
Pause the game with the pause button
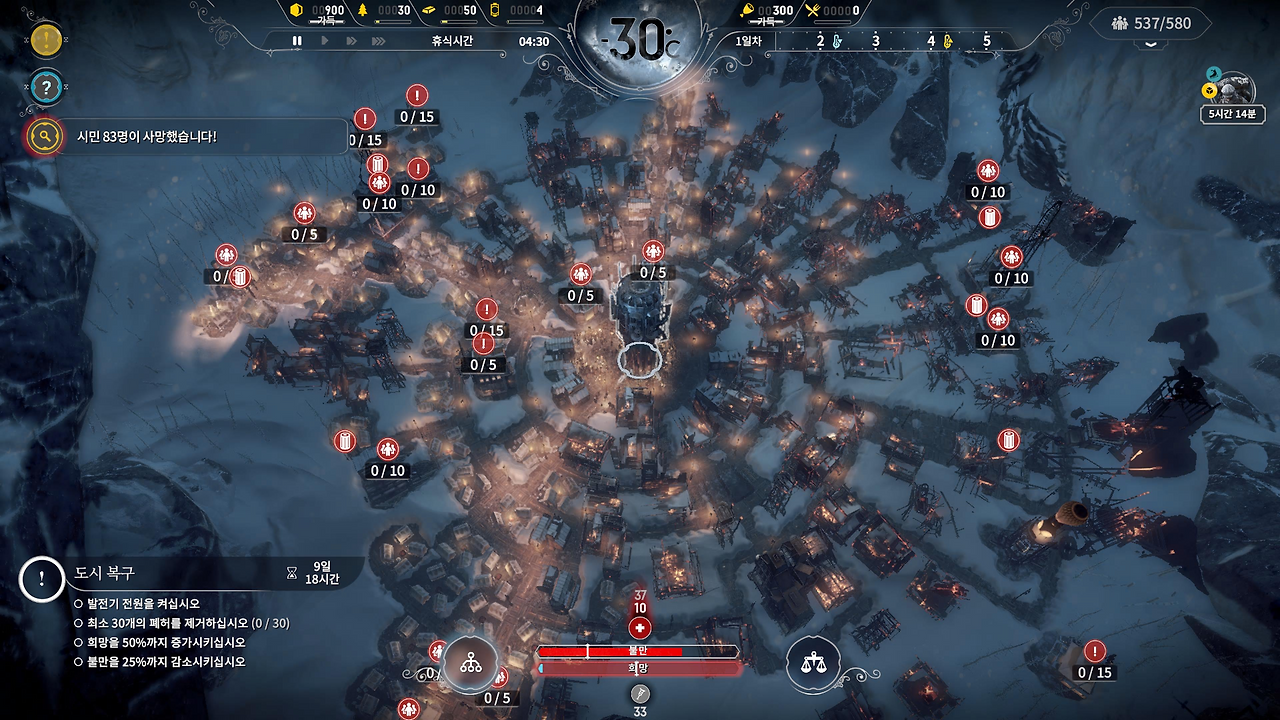[x=297, y=41]
